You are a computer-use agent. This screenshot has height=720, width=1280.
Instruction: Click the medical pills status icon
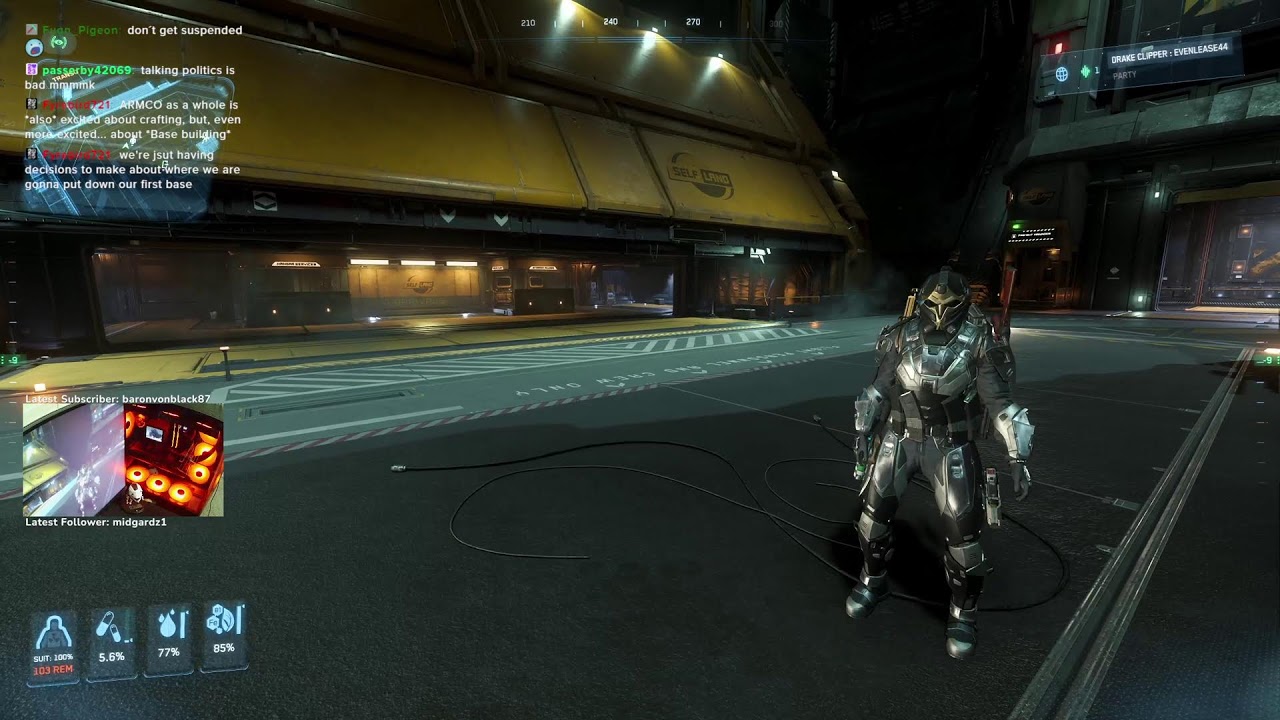(x=110, y=629)
